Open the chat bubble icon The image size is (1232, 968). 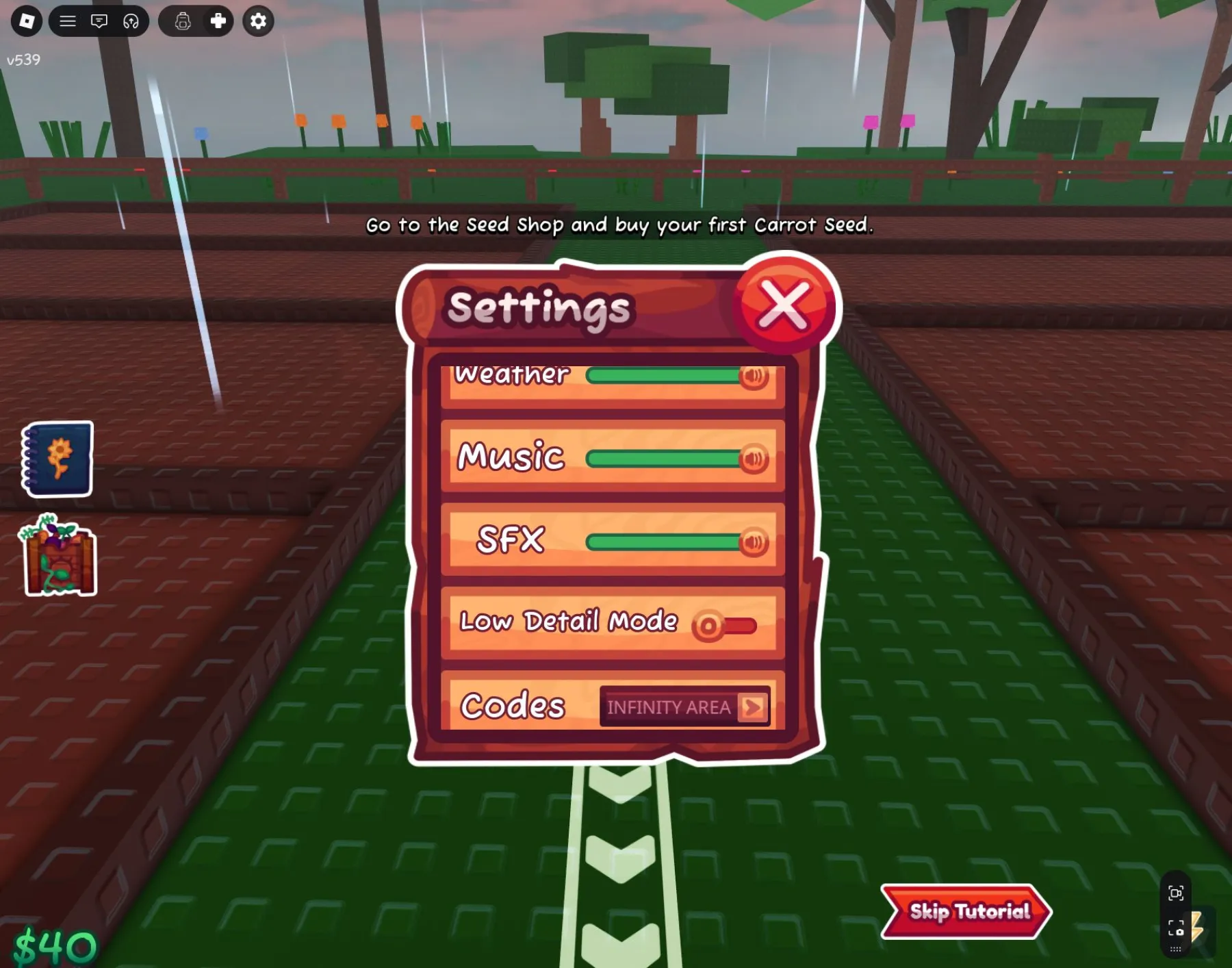99,21
